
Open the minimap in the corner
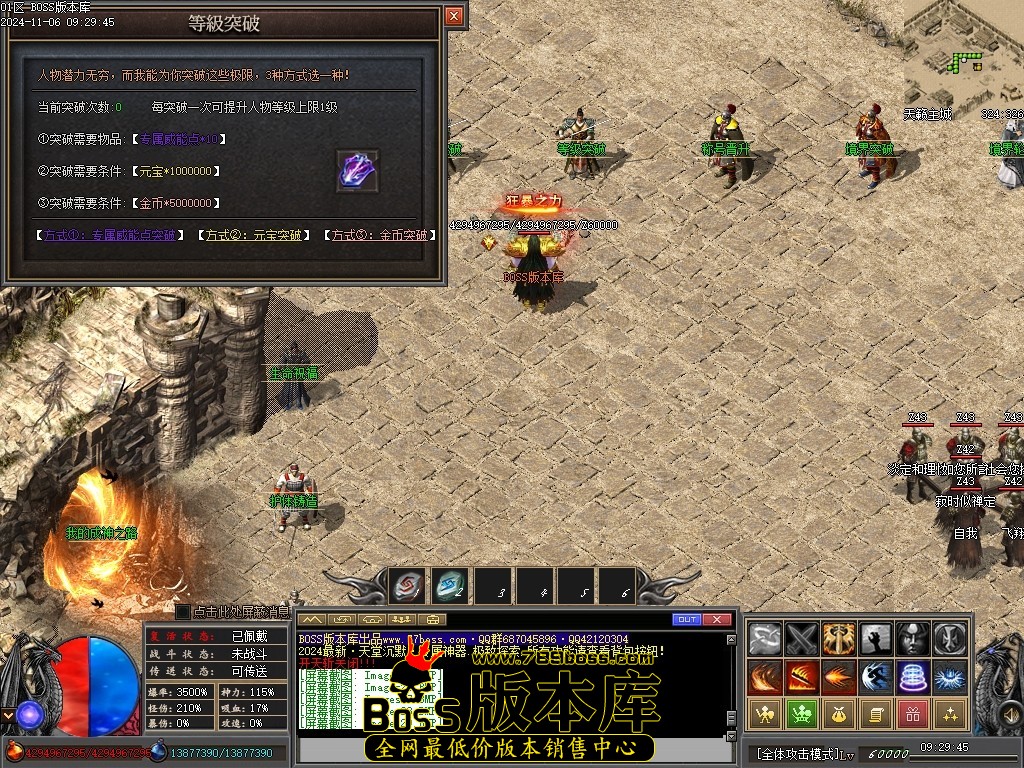click(964, 55)
